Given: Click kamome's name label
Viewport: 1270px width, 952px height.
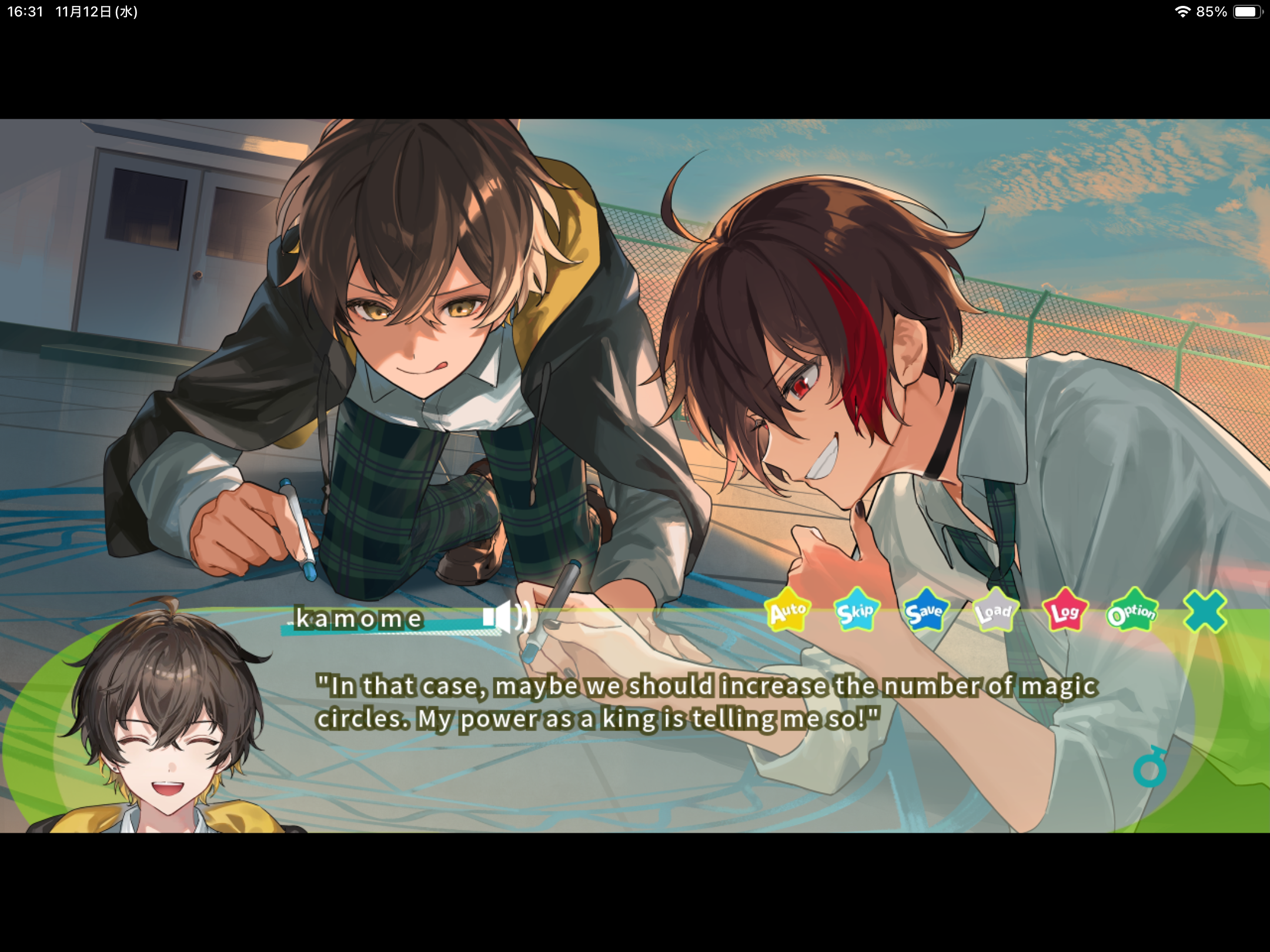Looking at the screenshot, I should (x=357, y=618).
